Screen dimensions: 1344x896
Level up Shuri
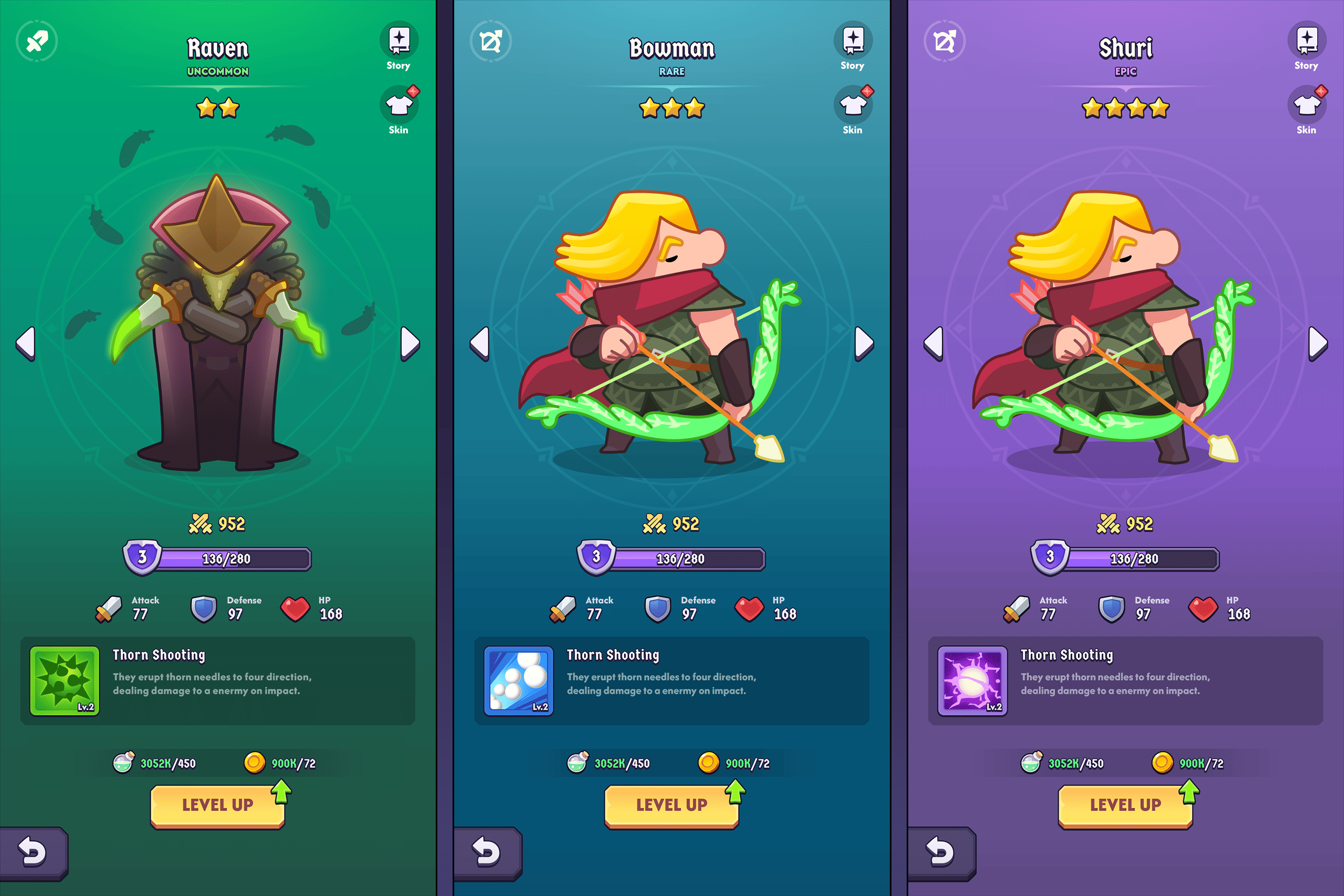click(x=1125, y=805)
